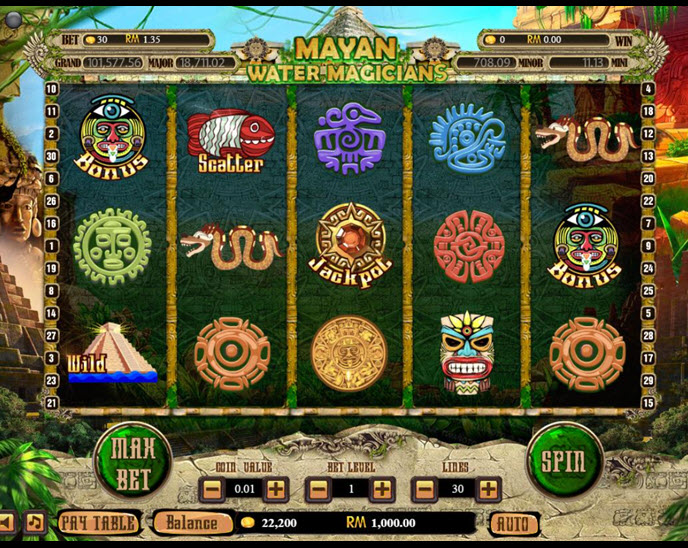
Task: Enable Auto spin mode
Action: tap(514, 523)
